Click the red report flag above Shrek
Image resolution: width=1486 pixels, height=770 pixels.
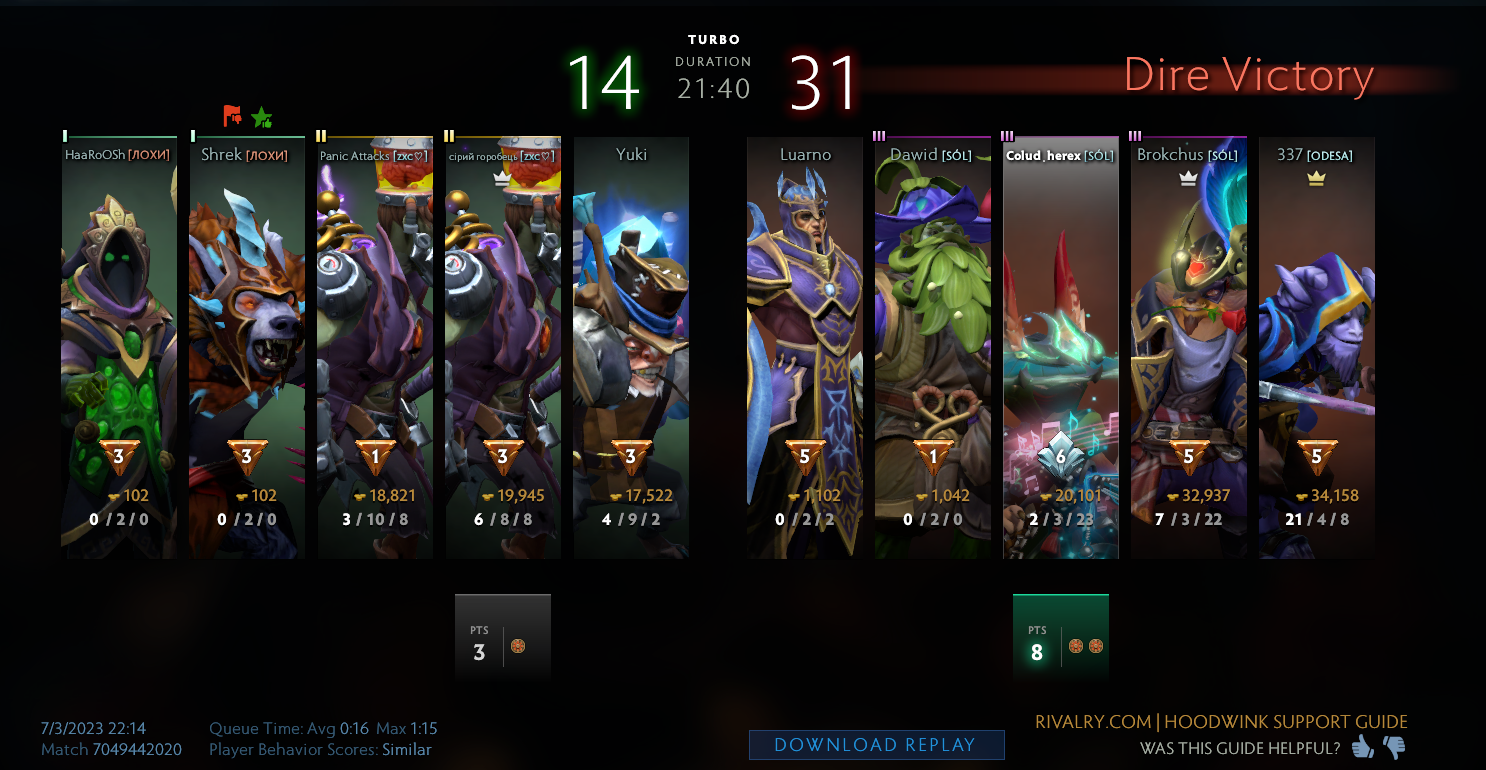pos(230,117)
